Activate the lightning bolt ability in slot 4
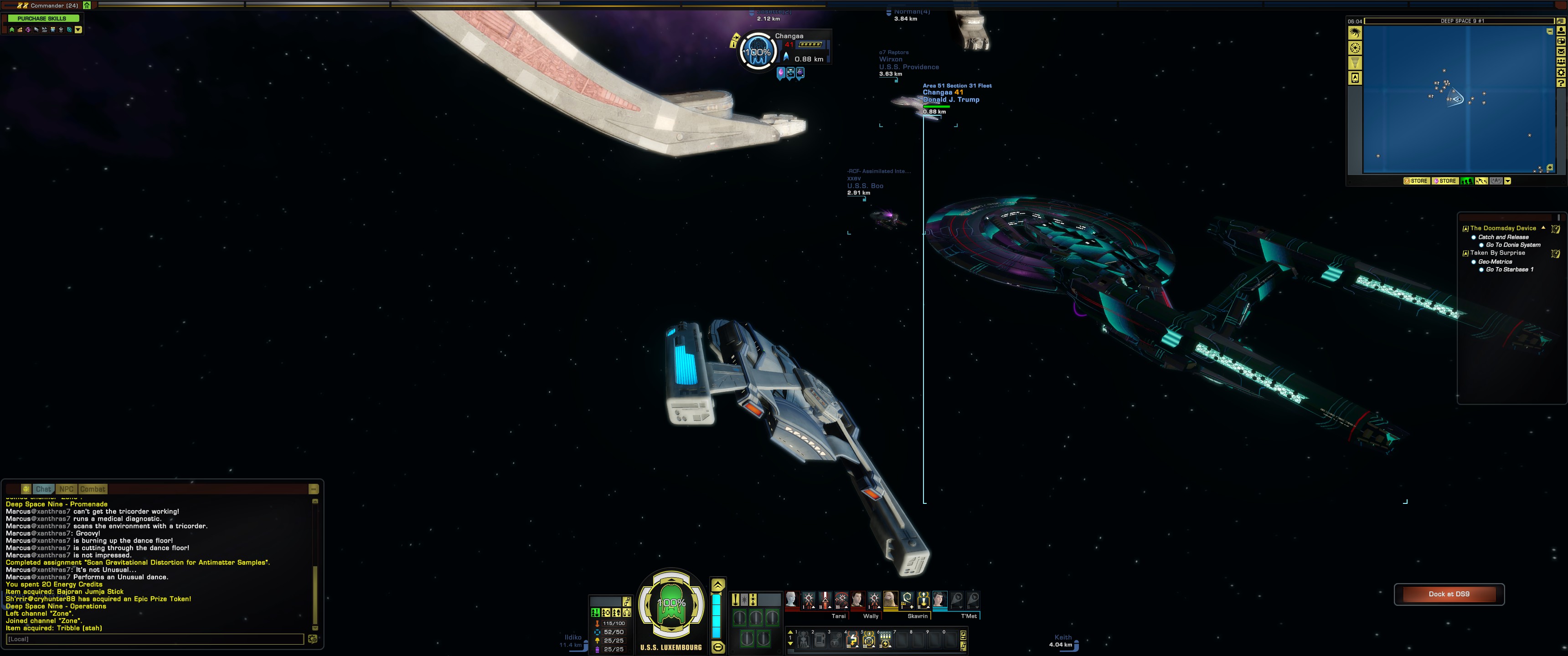 point(852,640)
